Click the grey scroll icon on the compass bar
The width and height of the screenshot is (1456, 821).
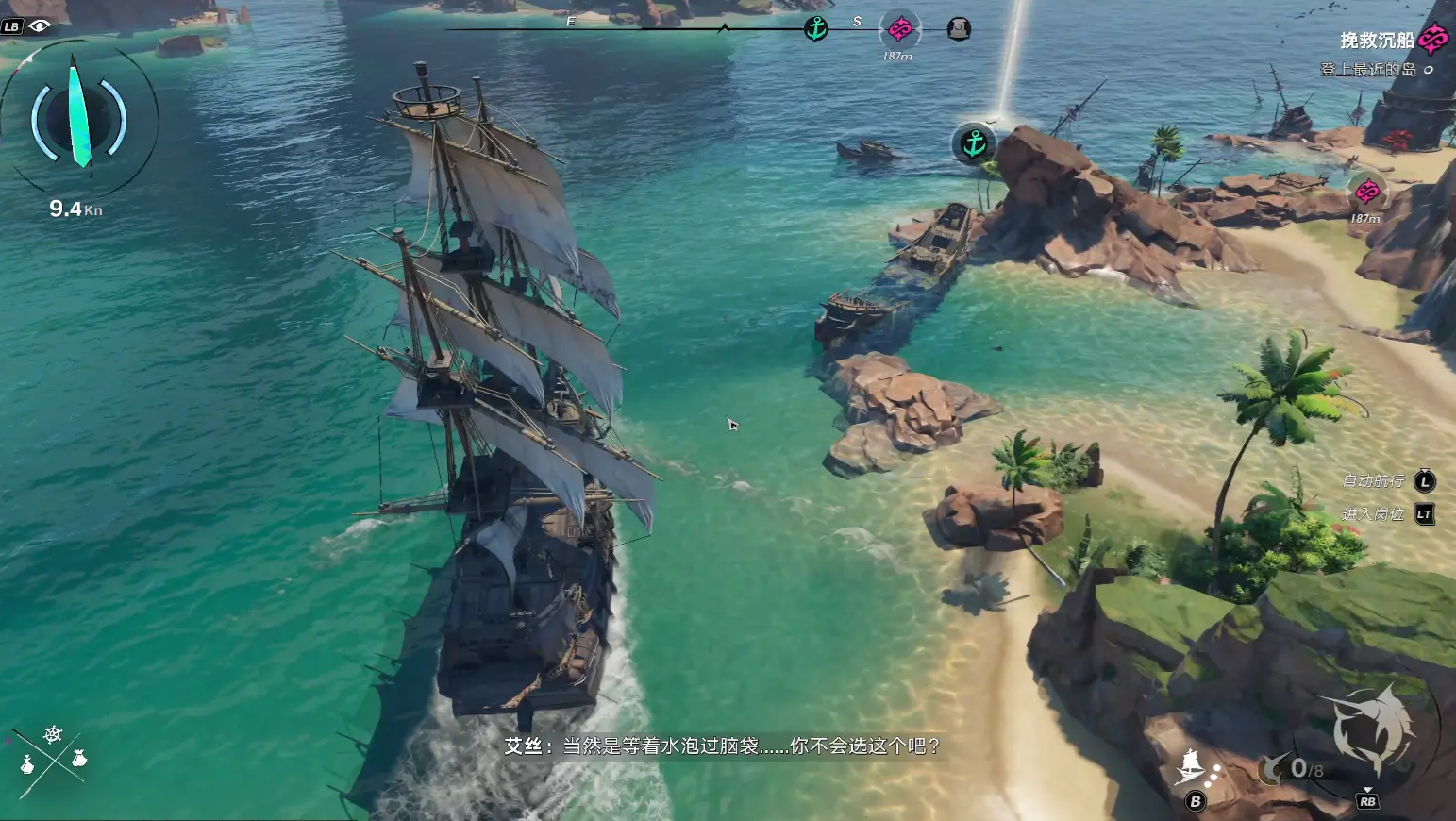point(959,29)
